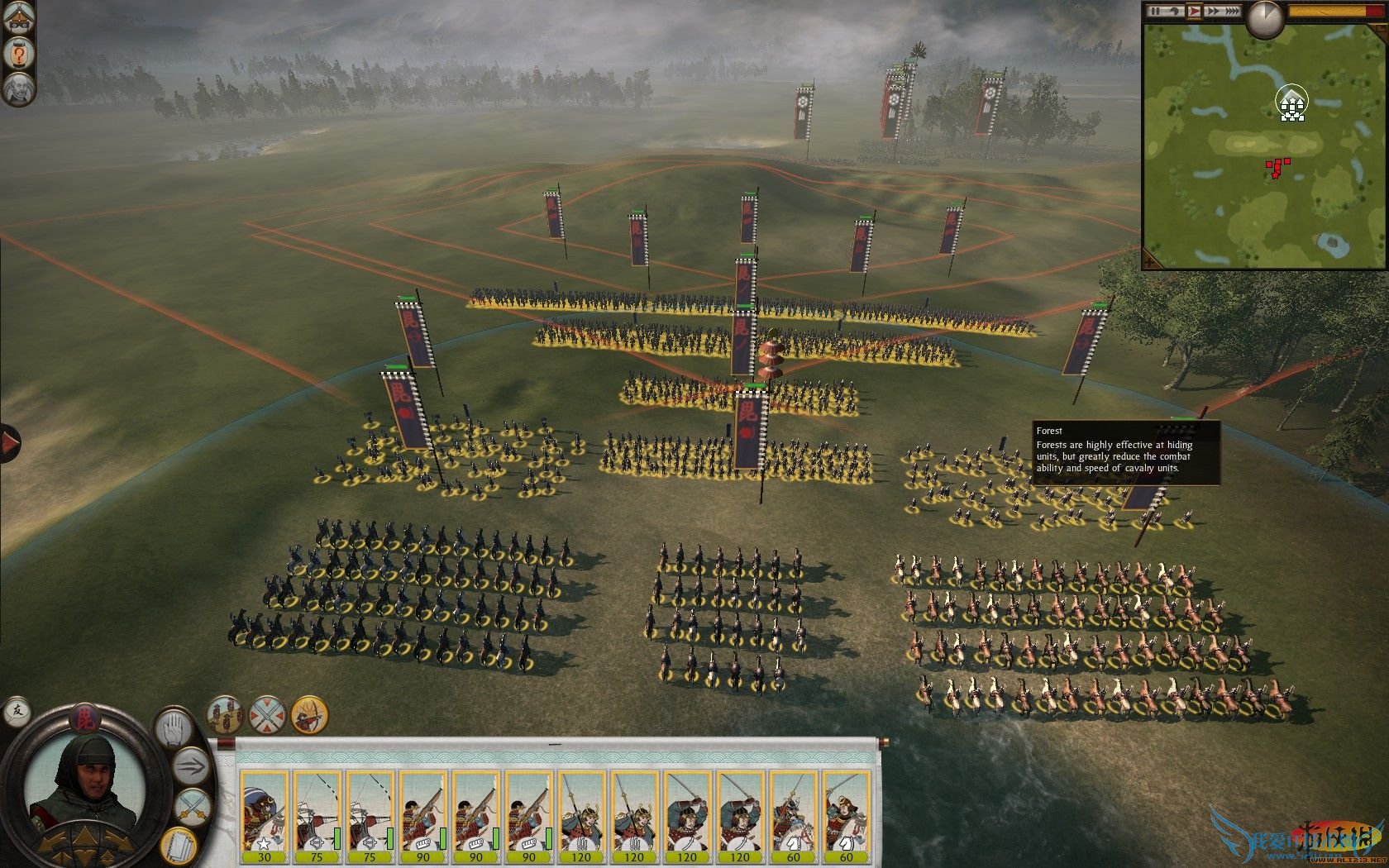Summon the old man advisor portrait

pos(18,88)
